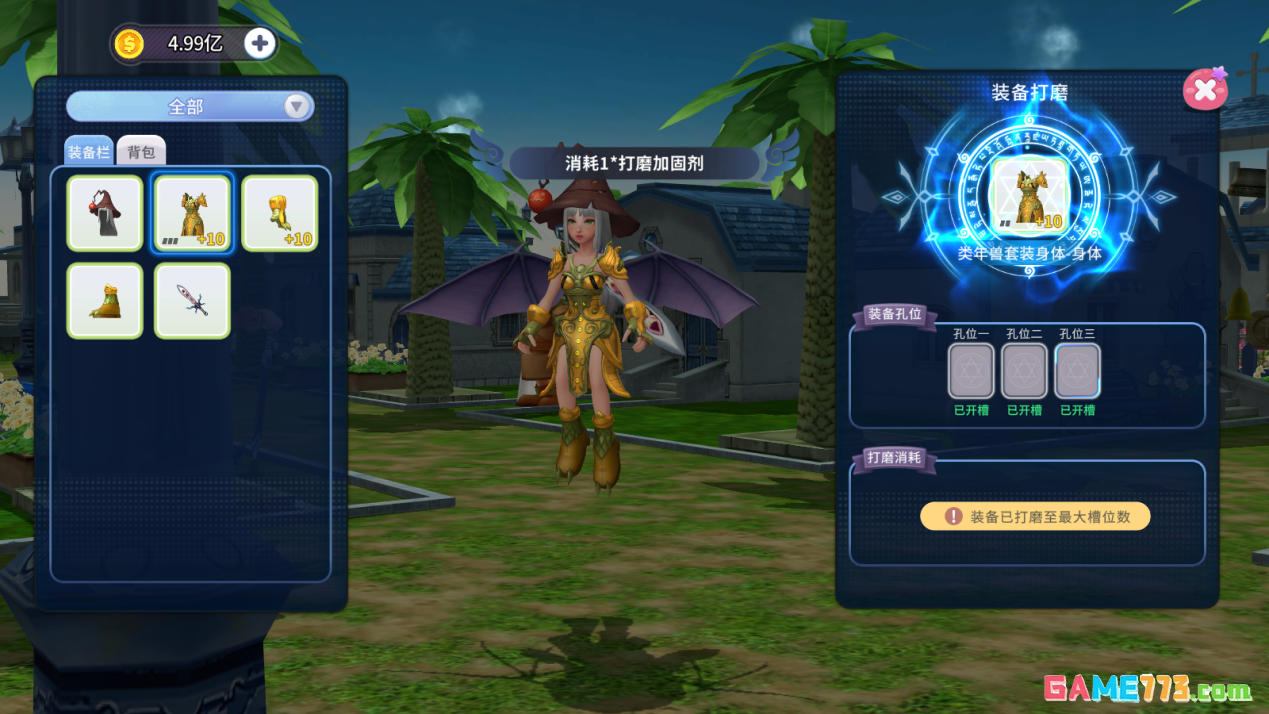The image size is (1269, 714).
Task: Select the sword weapon slot
Action: (x=192, y=300)
